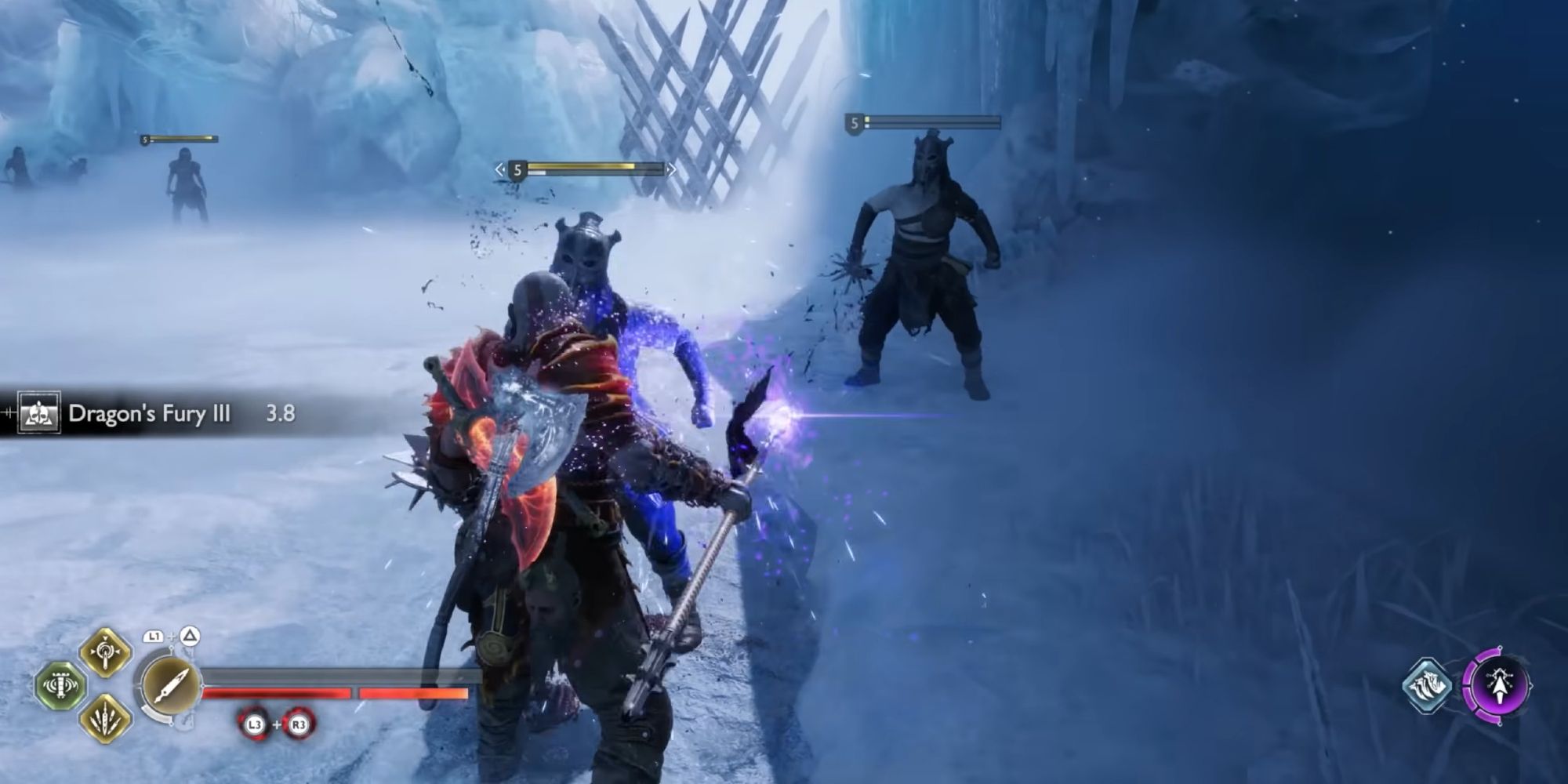Viewport: 1568px width, 784px height.
Task: Click the Leviathan Axe weapon wheel indicator
Action: click(170, 688)
